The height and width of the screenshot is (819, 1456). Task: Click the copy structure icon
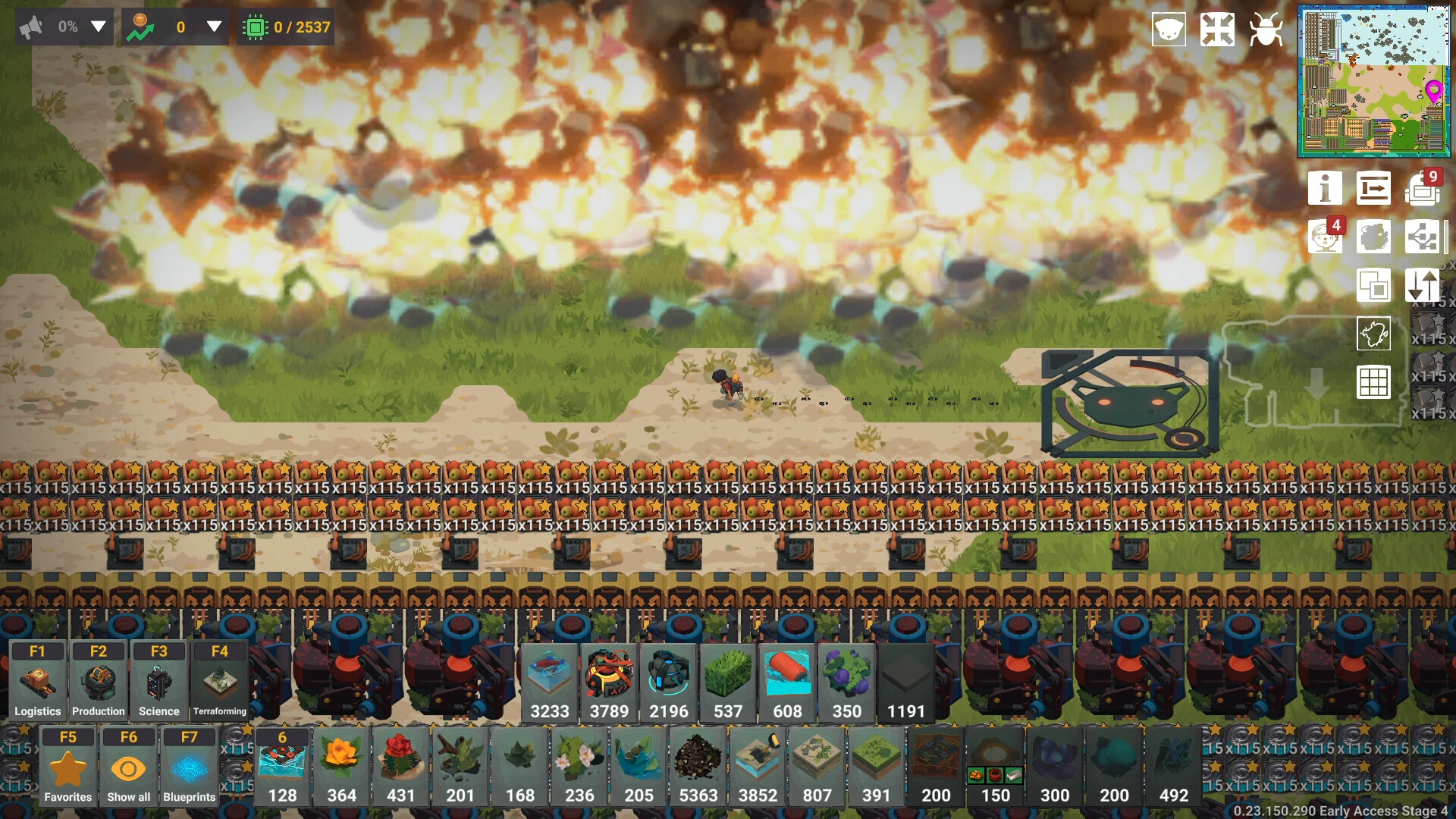coord(1375,287)
